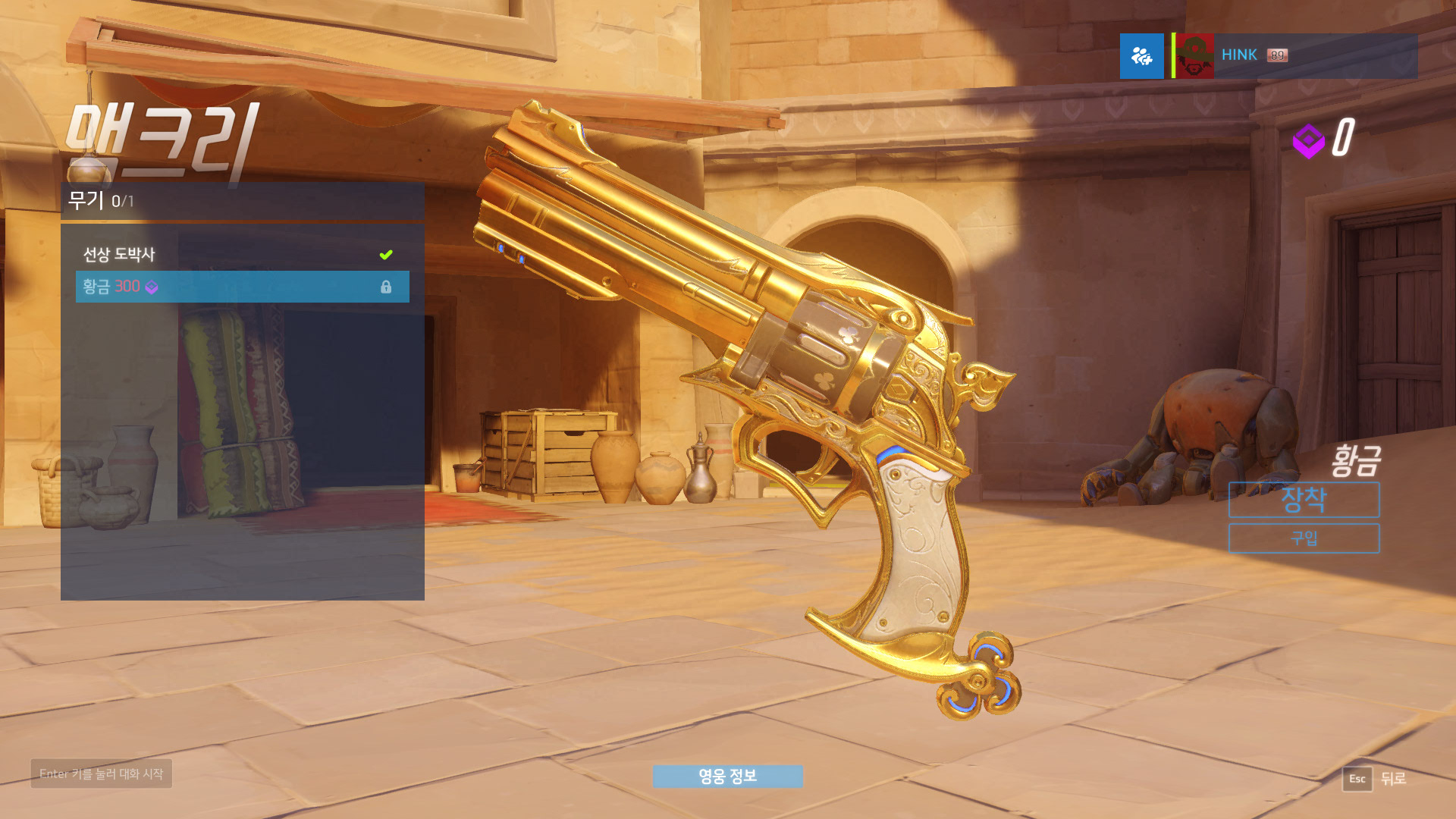
Task: Go back with the 뒤로 button
Action: click(1375, 779)
